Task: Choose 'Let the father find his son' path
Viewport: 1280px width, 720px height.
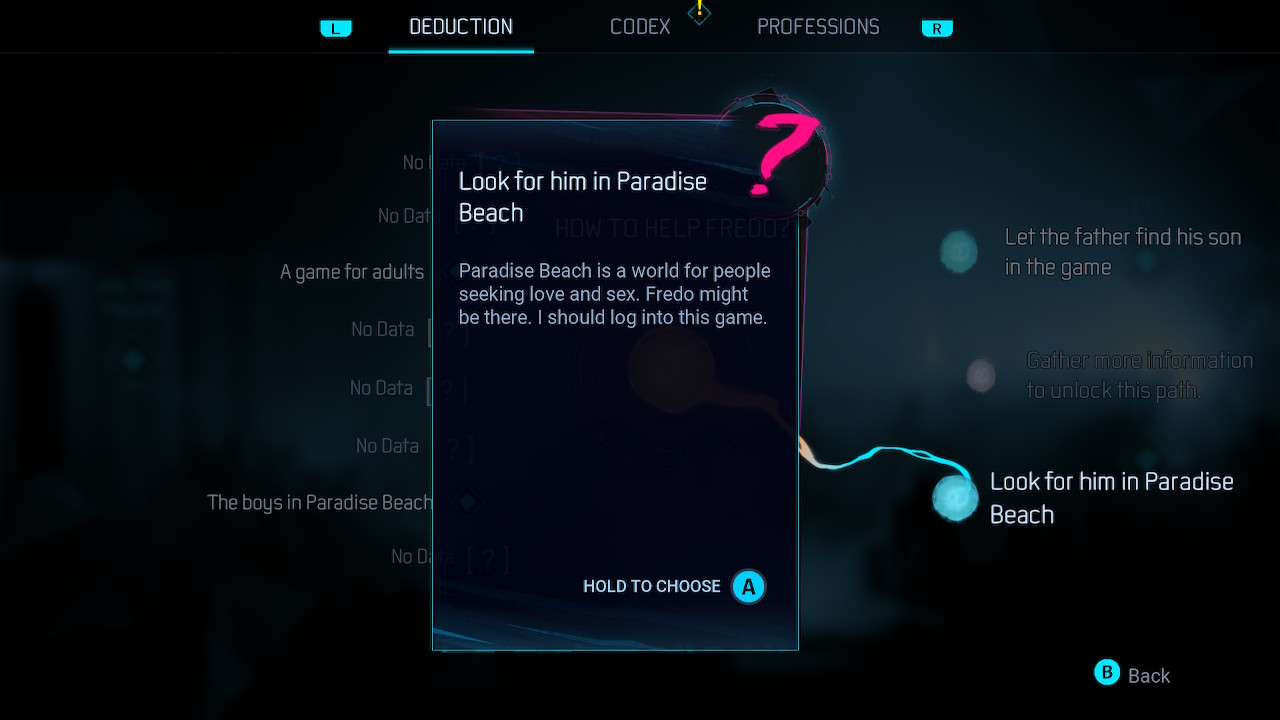Action: tap(959, 252)
